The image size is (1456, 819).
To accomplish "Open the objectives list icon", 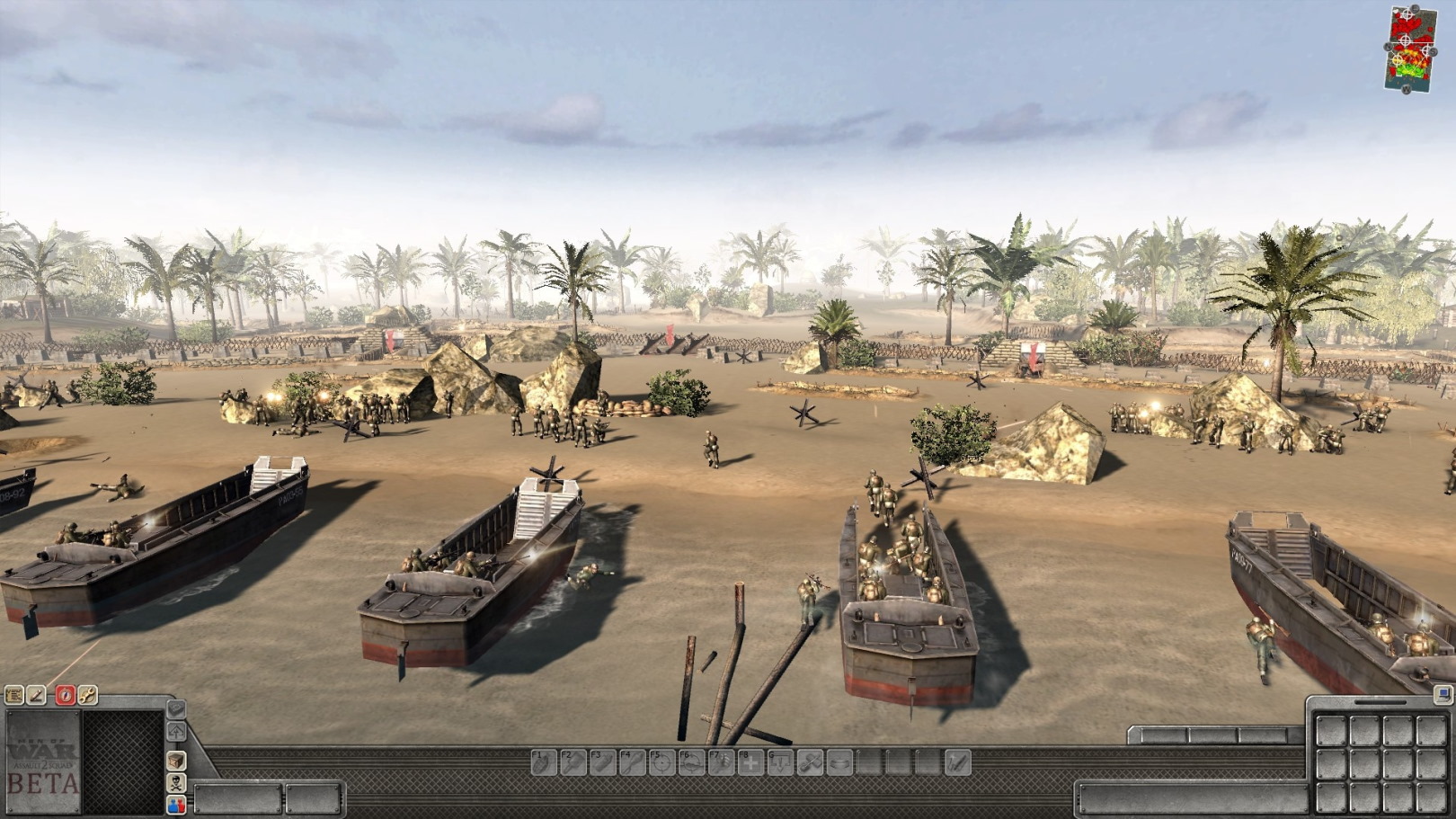I will (x=13, y=695).
